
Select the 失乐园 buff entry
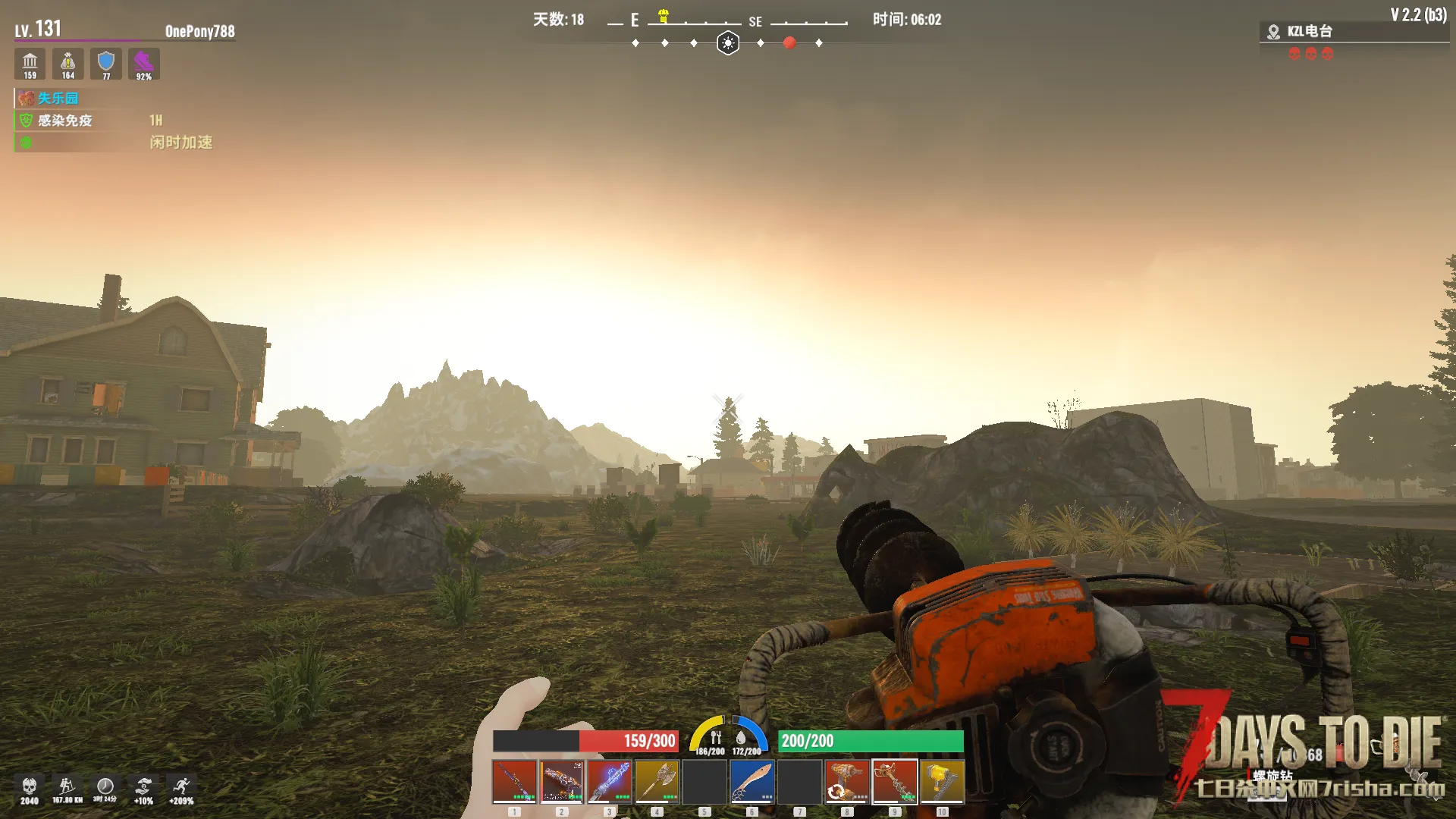(58, 99)
